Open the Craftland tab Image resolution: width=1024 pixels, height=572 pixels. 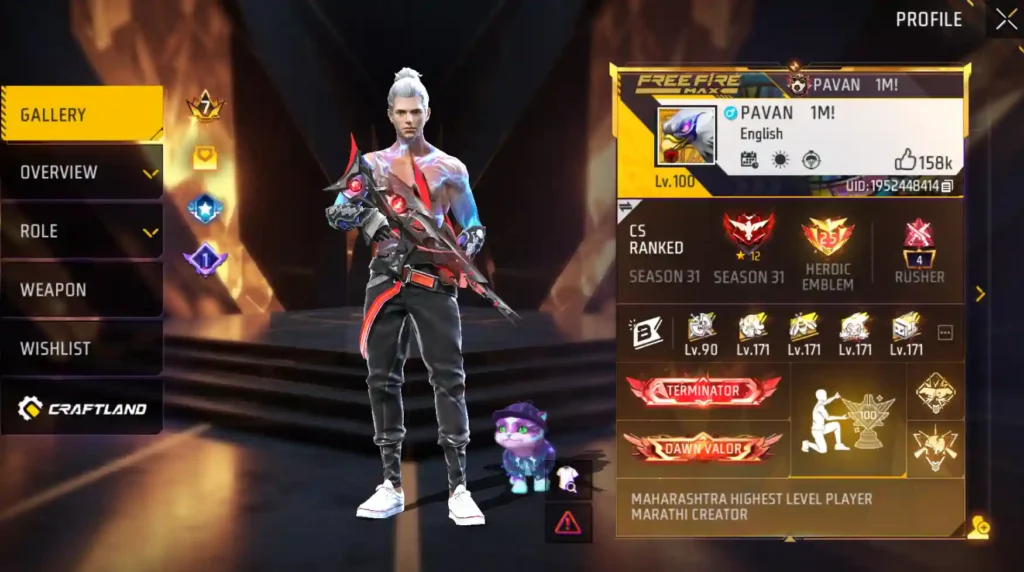point(81,408)
